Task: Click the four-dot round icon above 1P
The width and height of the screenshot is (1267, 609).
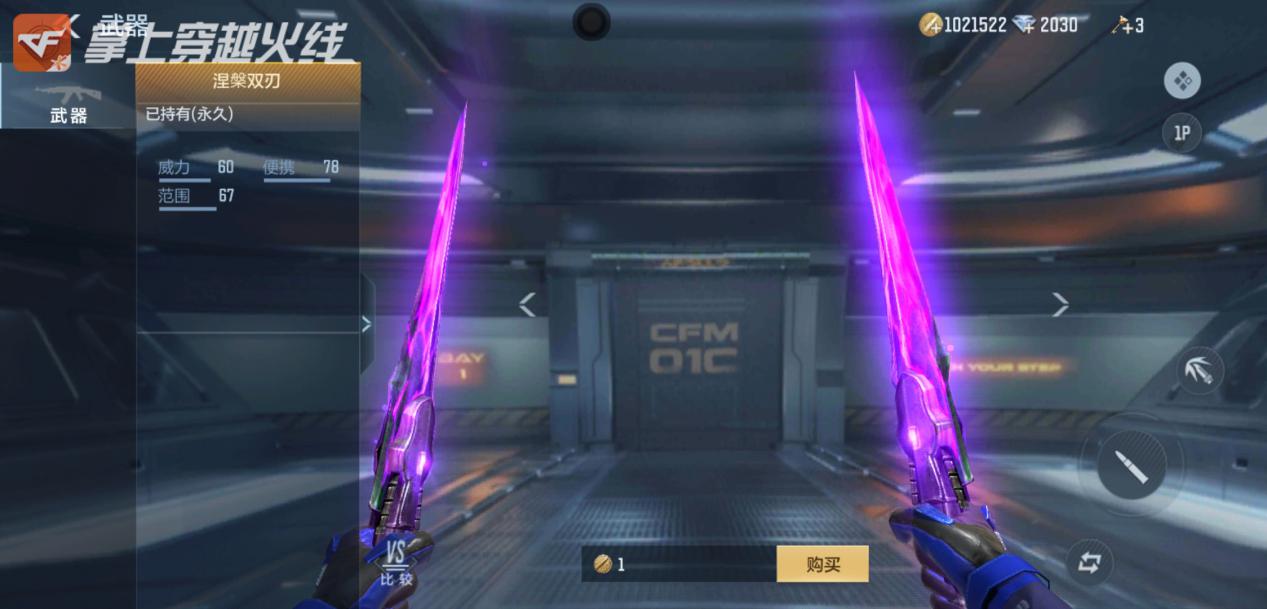Action: (1182, 80)
